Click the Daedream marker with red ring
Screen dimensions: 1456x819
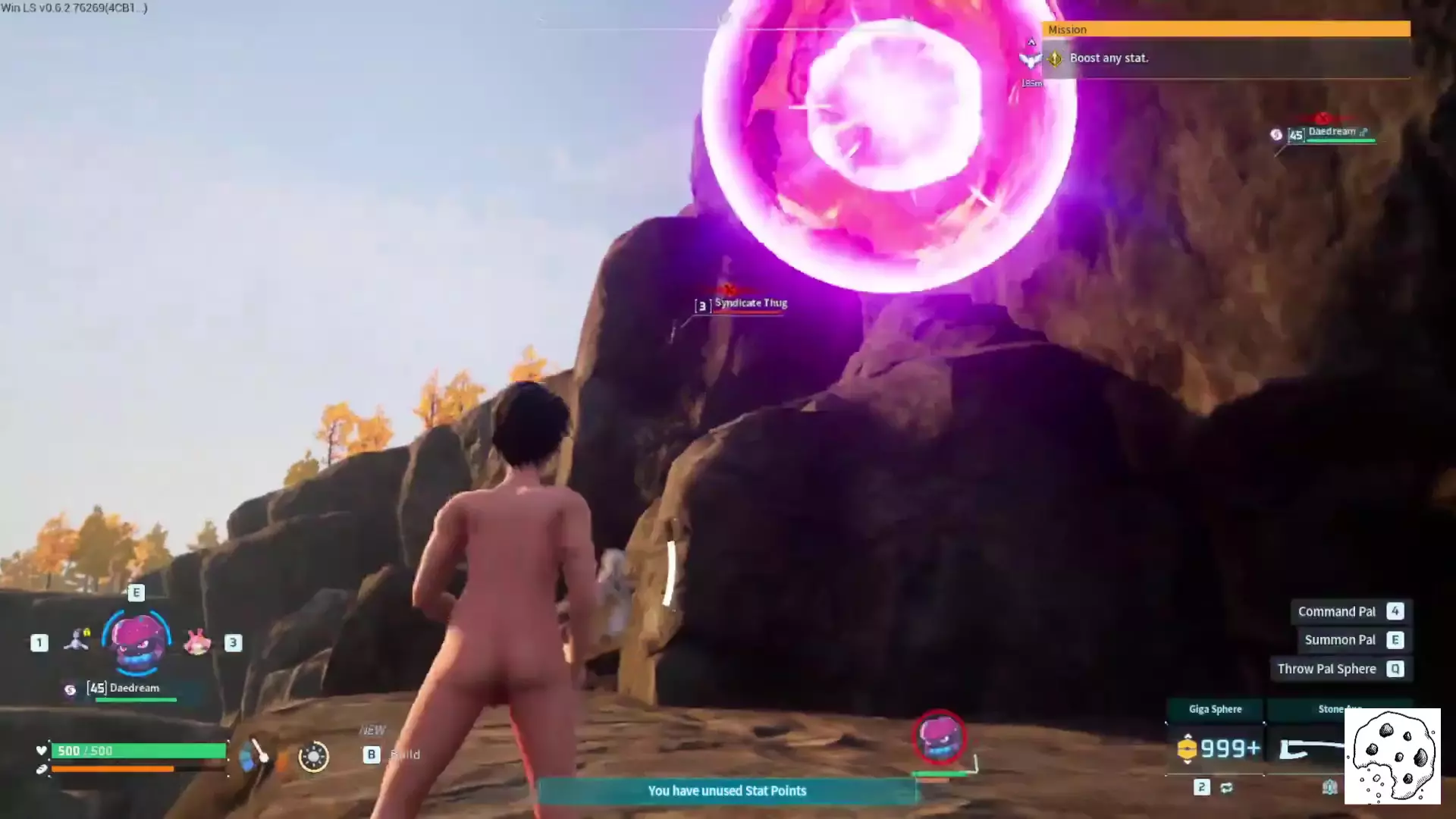coord(940,737)
